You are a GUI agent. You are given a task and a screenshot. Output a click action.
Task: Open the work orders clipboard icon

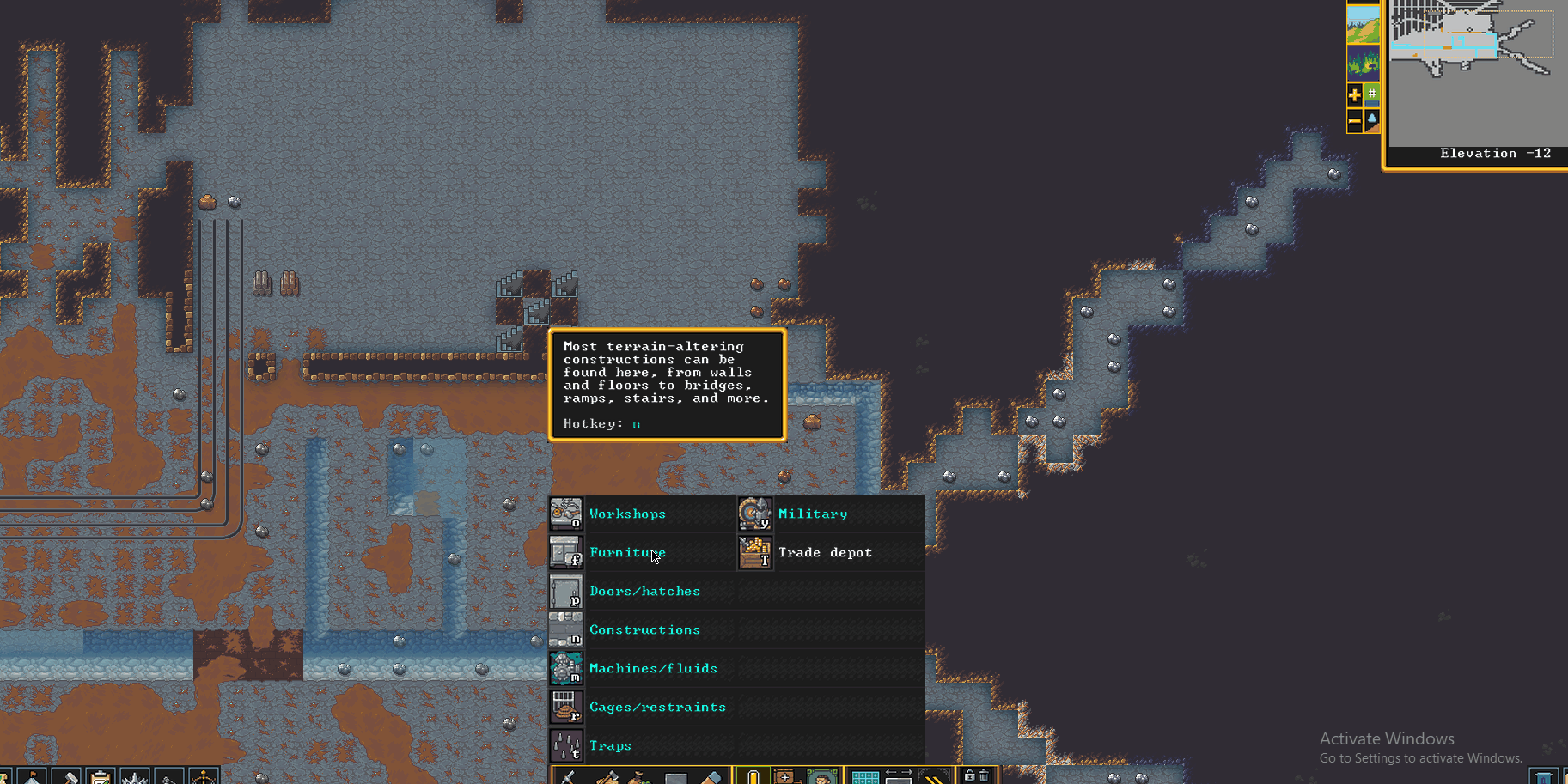click(99, 775)
